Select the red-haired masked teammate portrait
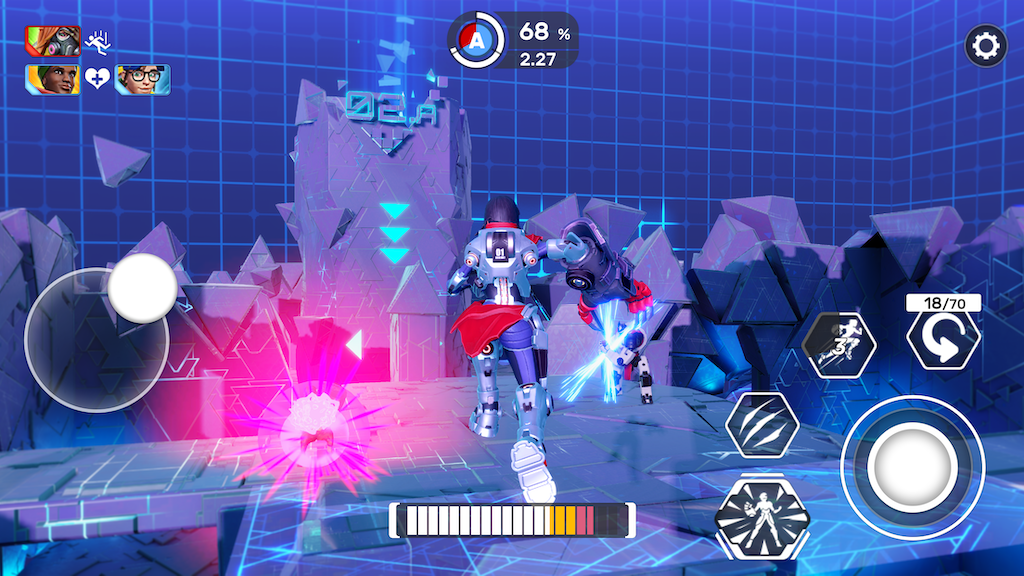 pos(53,41)
